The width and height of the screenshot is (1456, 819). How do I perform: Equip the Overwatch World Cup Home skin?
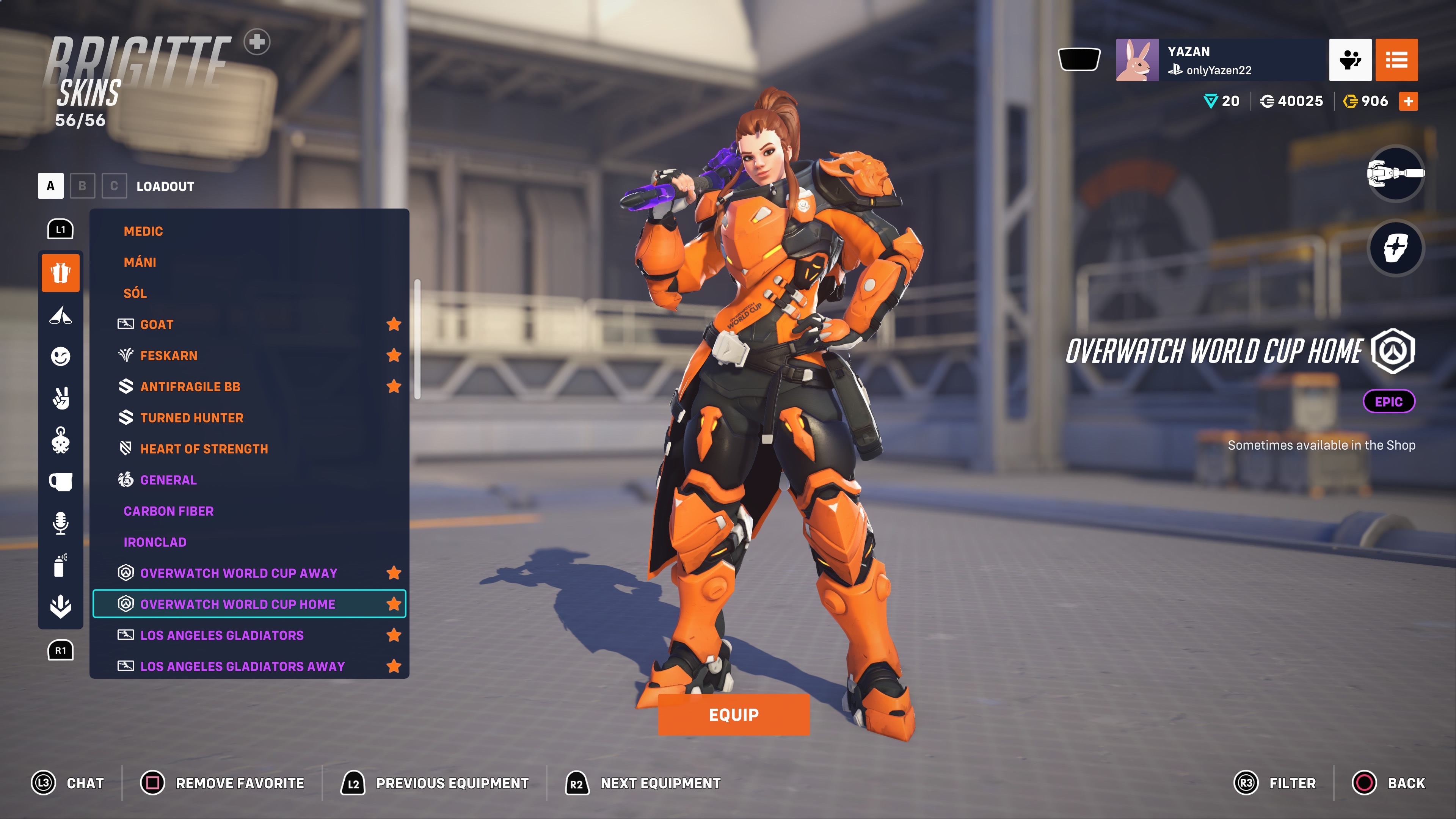click(733, 714)
